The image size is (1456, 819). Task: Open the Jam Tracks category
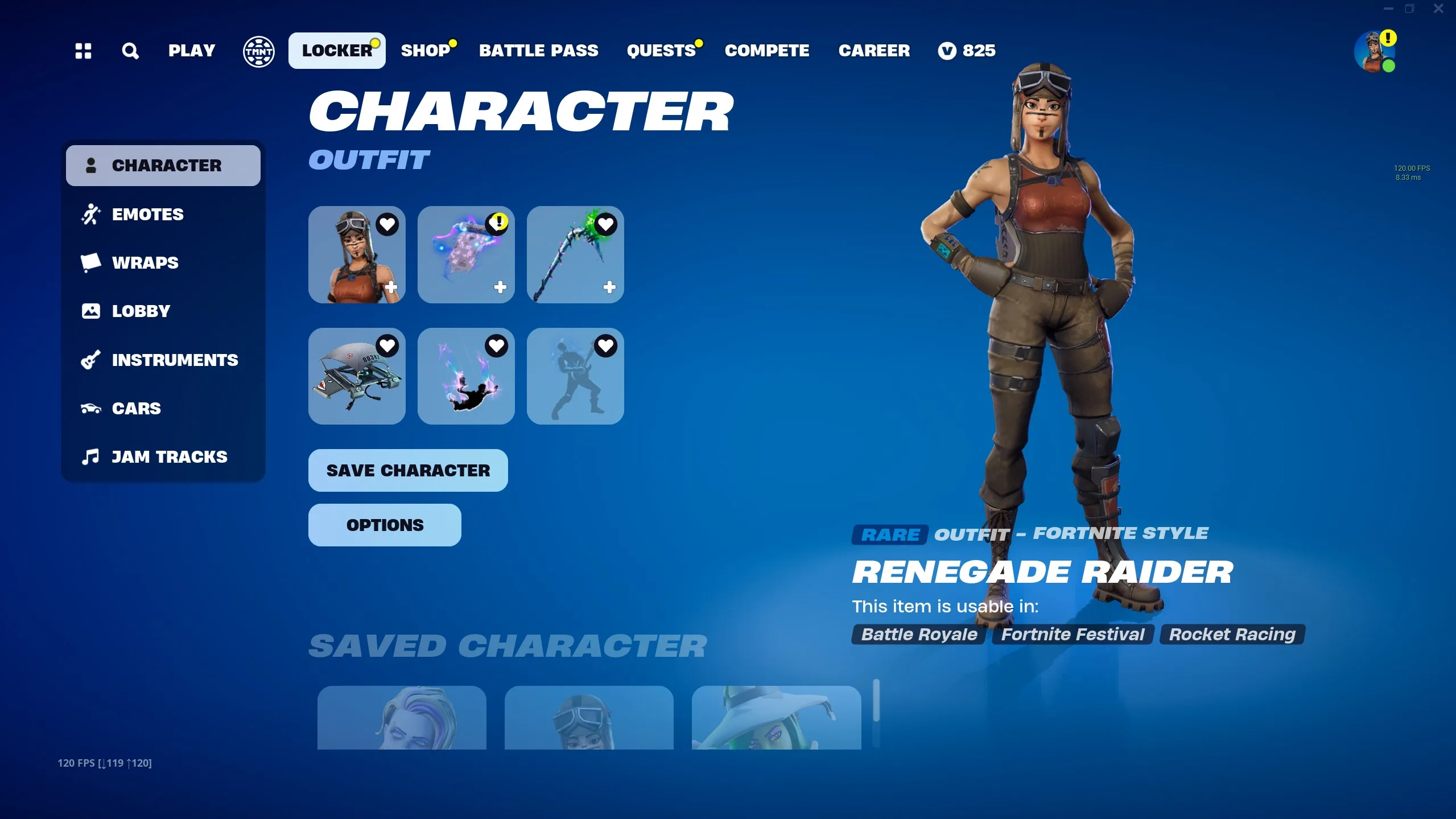(x=169, y=457)
